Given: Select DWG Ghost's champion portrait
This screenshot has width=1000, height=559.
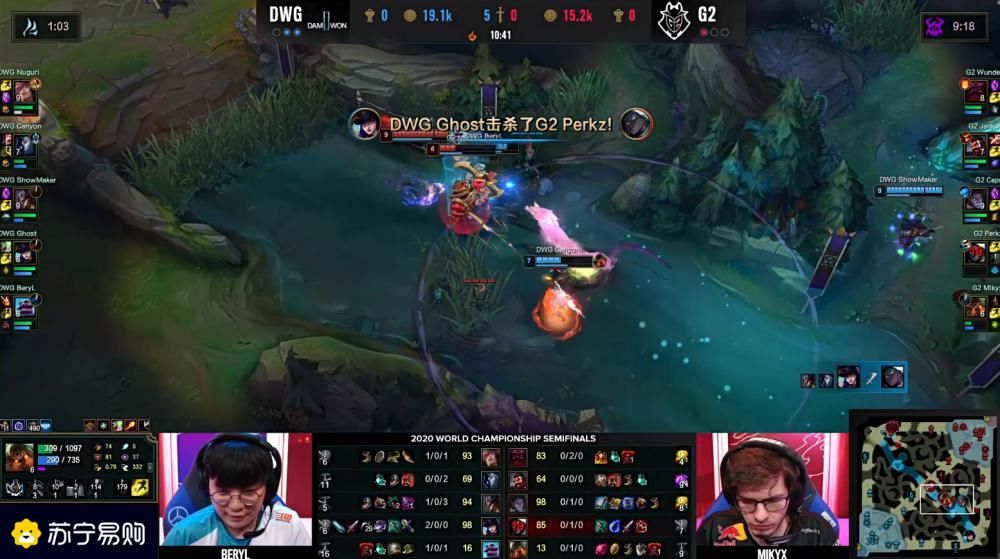Looking at the screenshot, I should coord(22,253).
